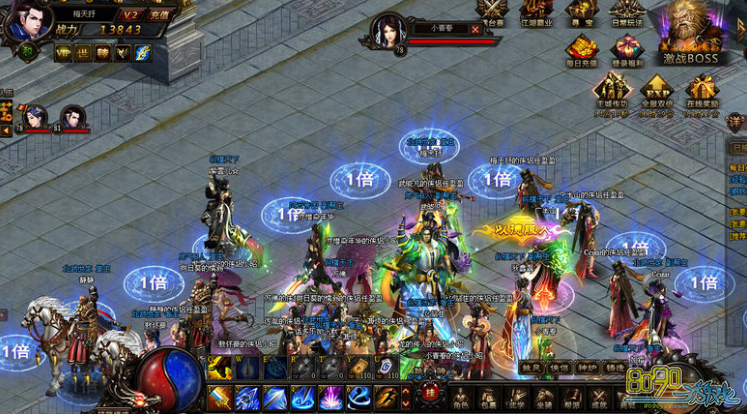This screenshot has height=414, width=747.
Task: Close the target frame with red X
Action: 475,29
